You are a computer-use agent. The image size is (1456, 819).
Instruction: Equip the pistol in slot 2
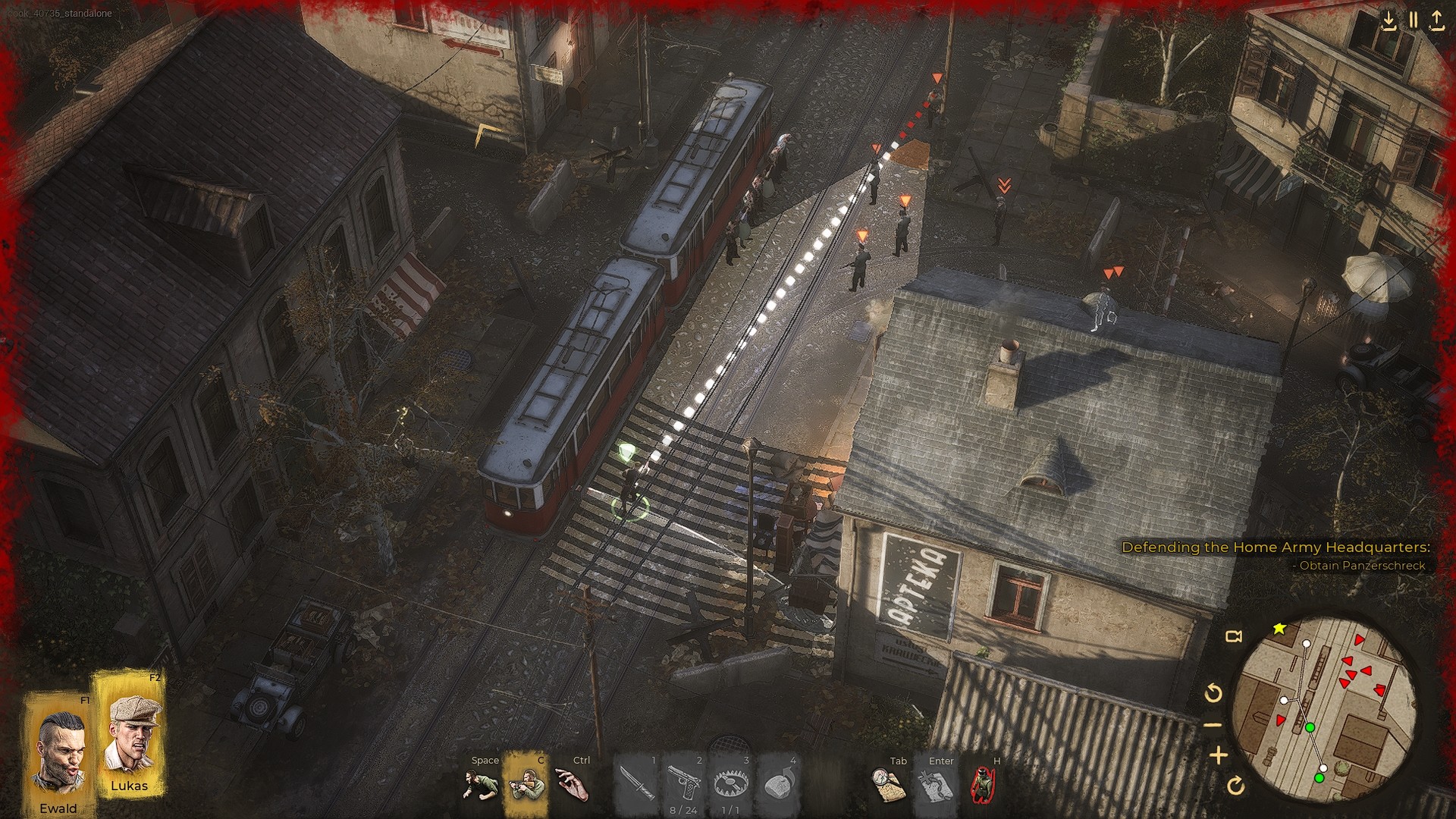pos(682,783)
